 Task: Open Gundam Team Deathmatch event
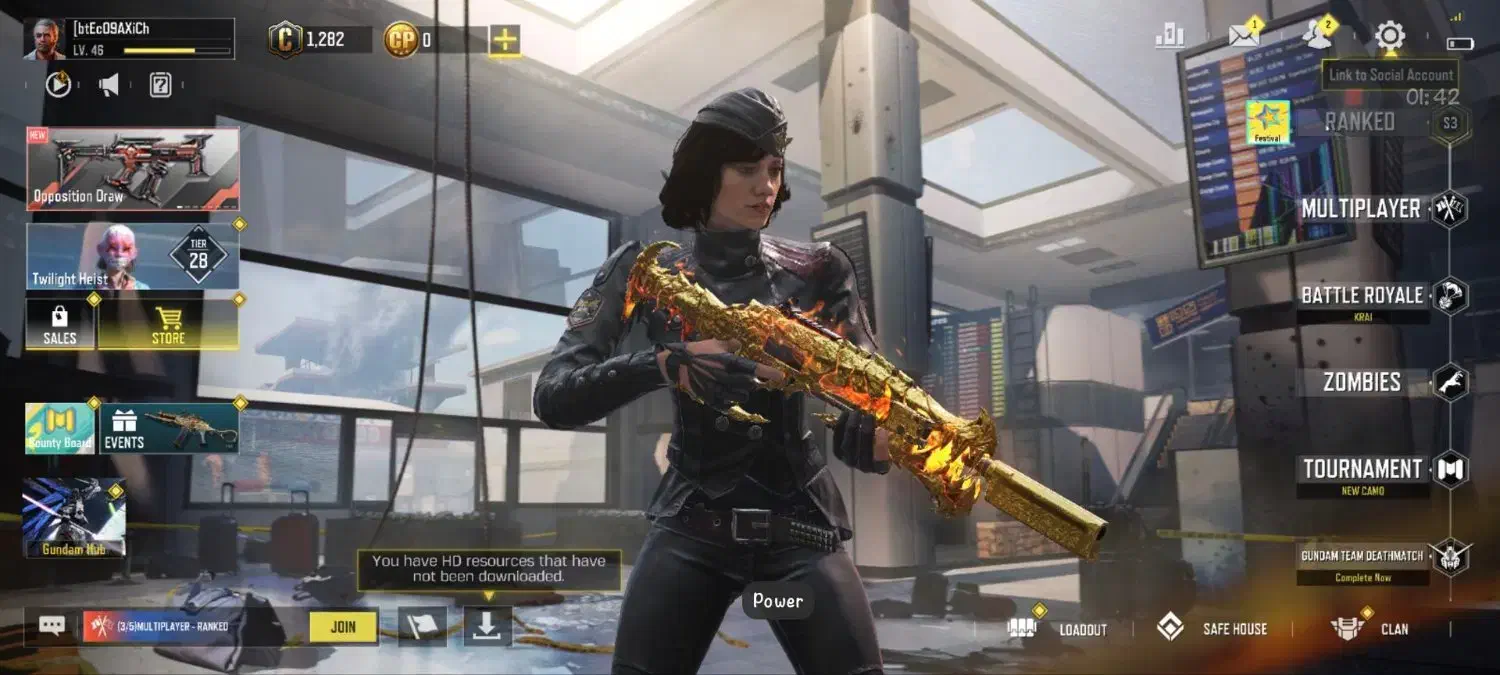(x=1362, y=556)
